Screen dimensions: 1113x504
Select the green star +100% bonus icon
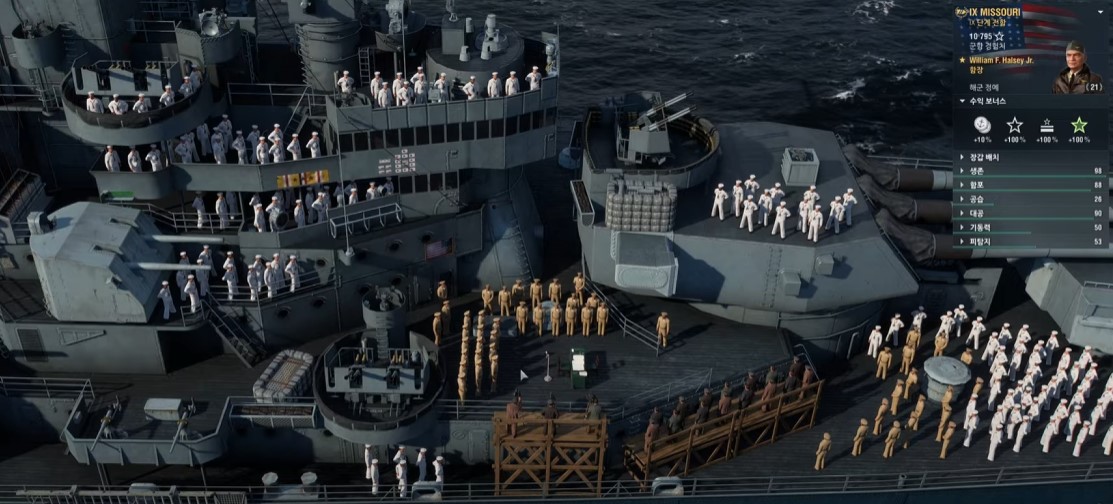tap(1079, 125)
